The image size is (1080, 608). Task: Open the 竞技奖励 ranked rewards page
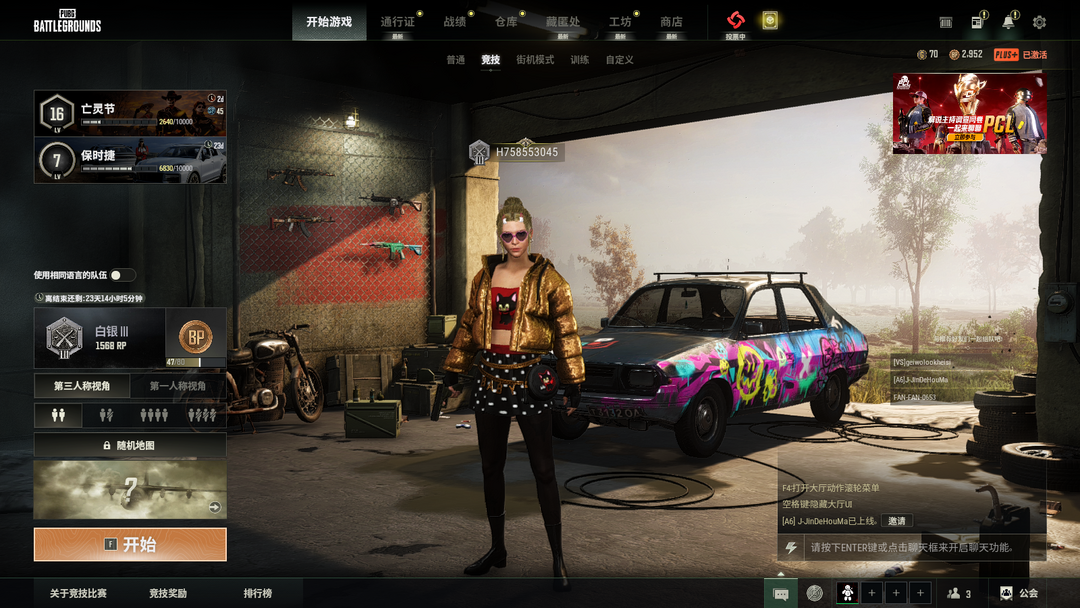click(168, 593)
